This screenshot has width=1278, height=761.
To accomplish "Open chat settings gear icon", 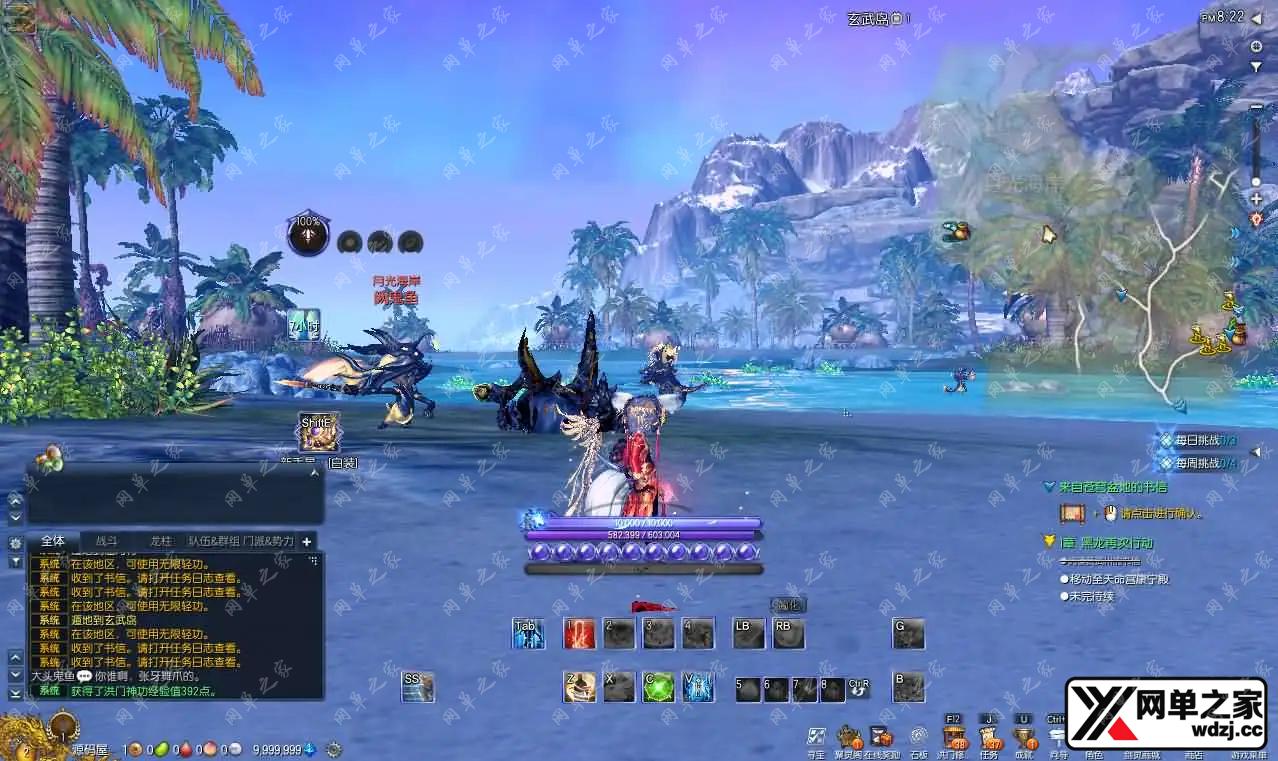I will 15,543.
